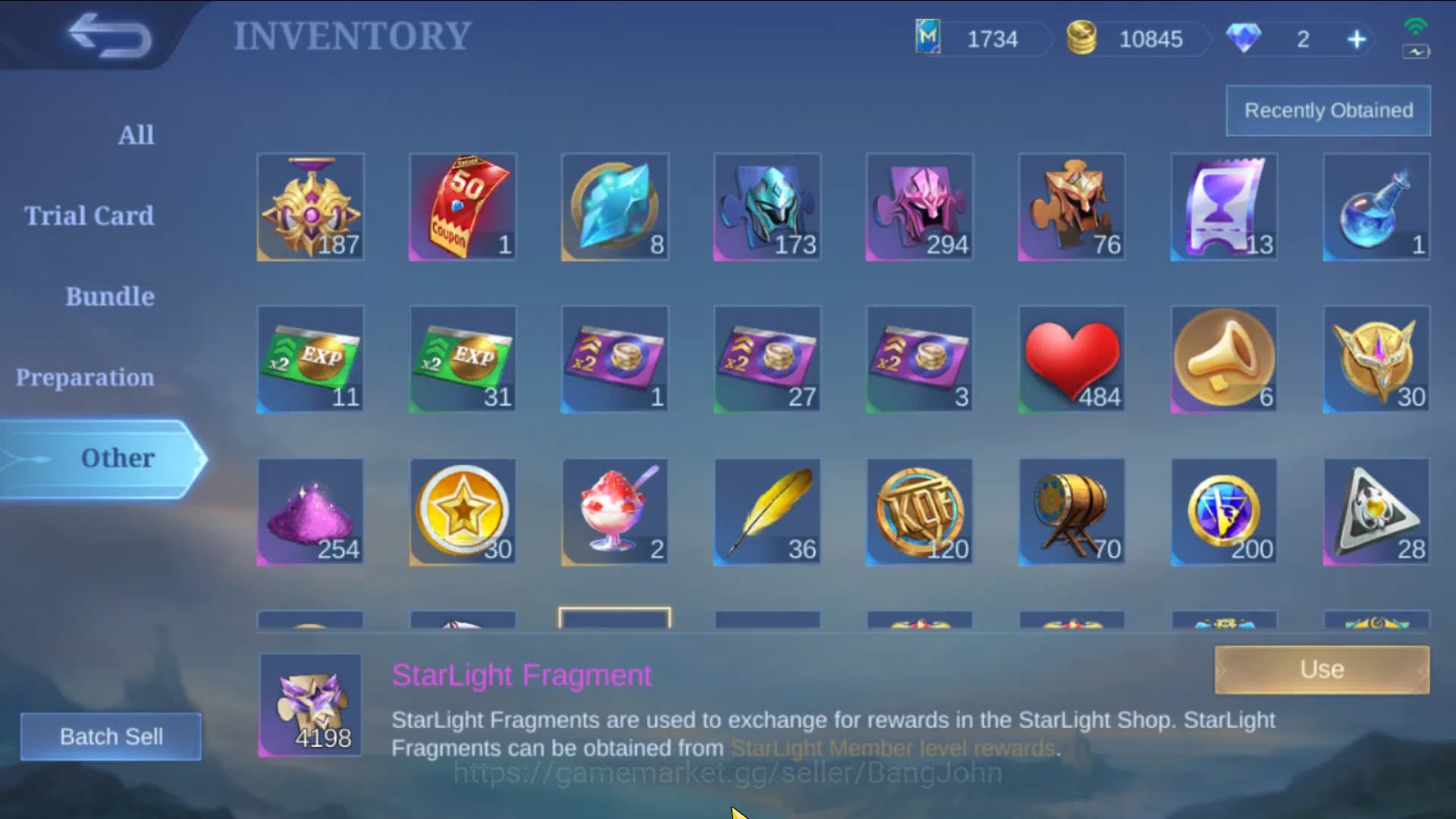Use the StarLight Fragment
1456x819 pixels.
point(1321,669)
